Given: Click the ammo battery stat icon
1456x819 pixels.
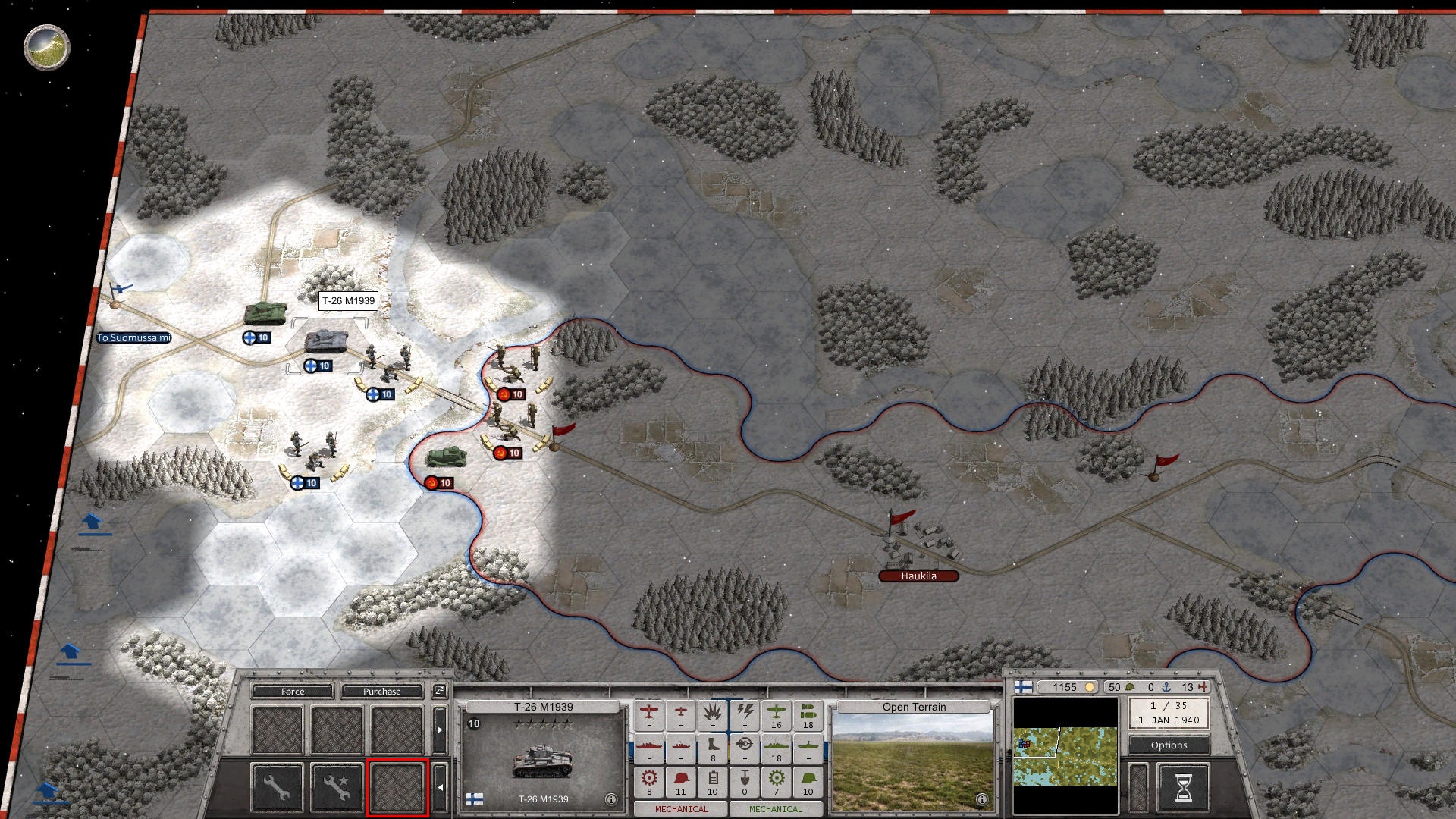Looking at the screenshot, I should tap(714, 779).
